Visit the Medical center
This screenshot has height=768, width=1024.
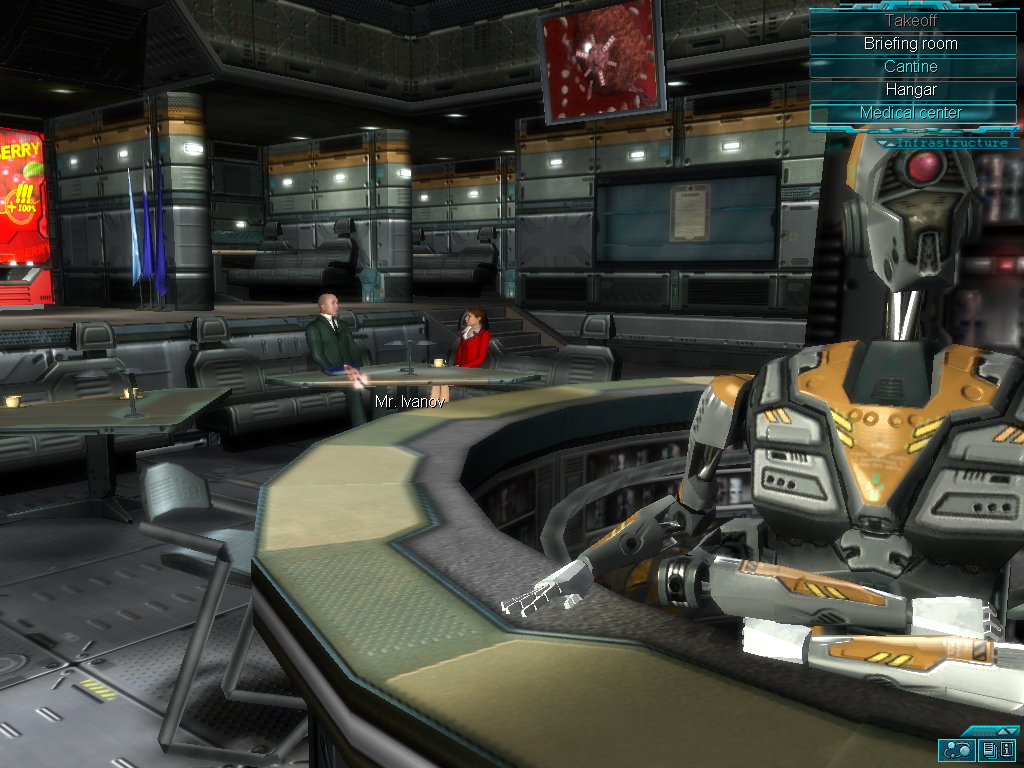pyautogui.click(x=911, y=113)
